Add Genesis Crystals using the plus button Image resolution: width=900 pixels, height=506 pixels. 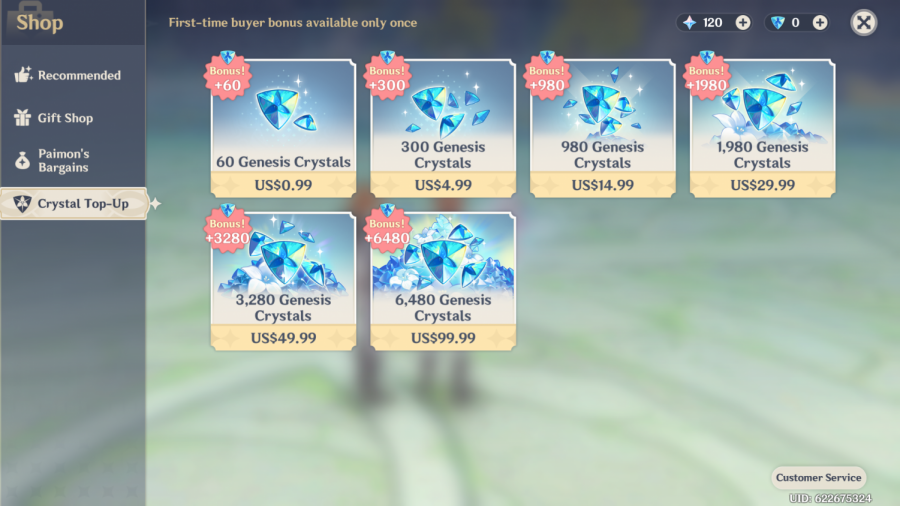click(820, 22)
